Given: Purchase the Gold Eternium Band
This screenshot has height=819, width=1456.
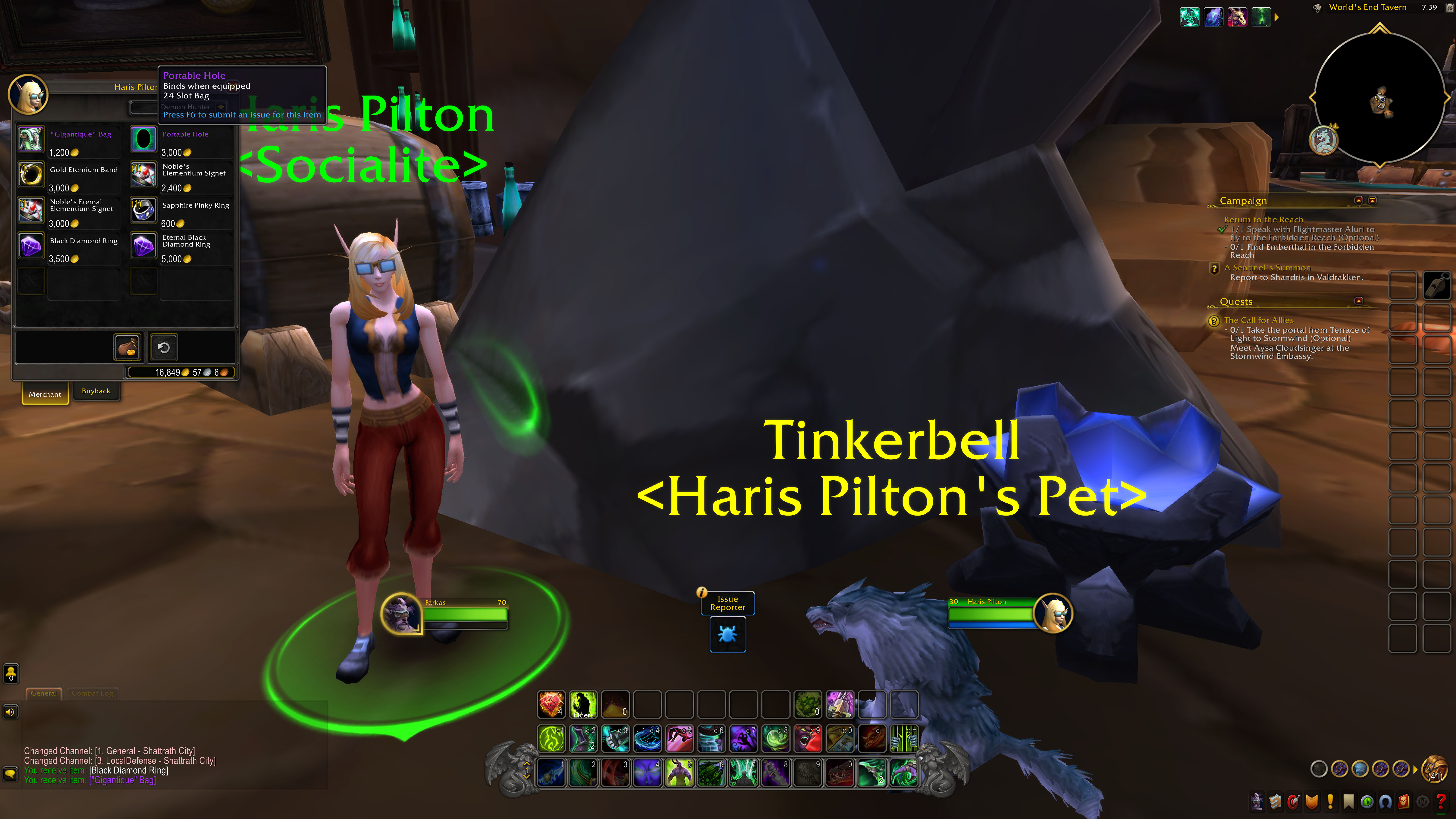Looking at the screenshot, I should click(x=31, y=175).
